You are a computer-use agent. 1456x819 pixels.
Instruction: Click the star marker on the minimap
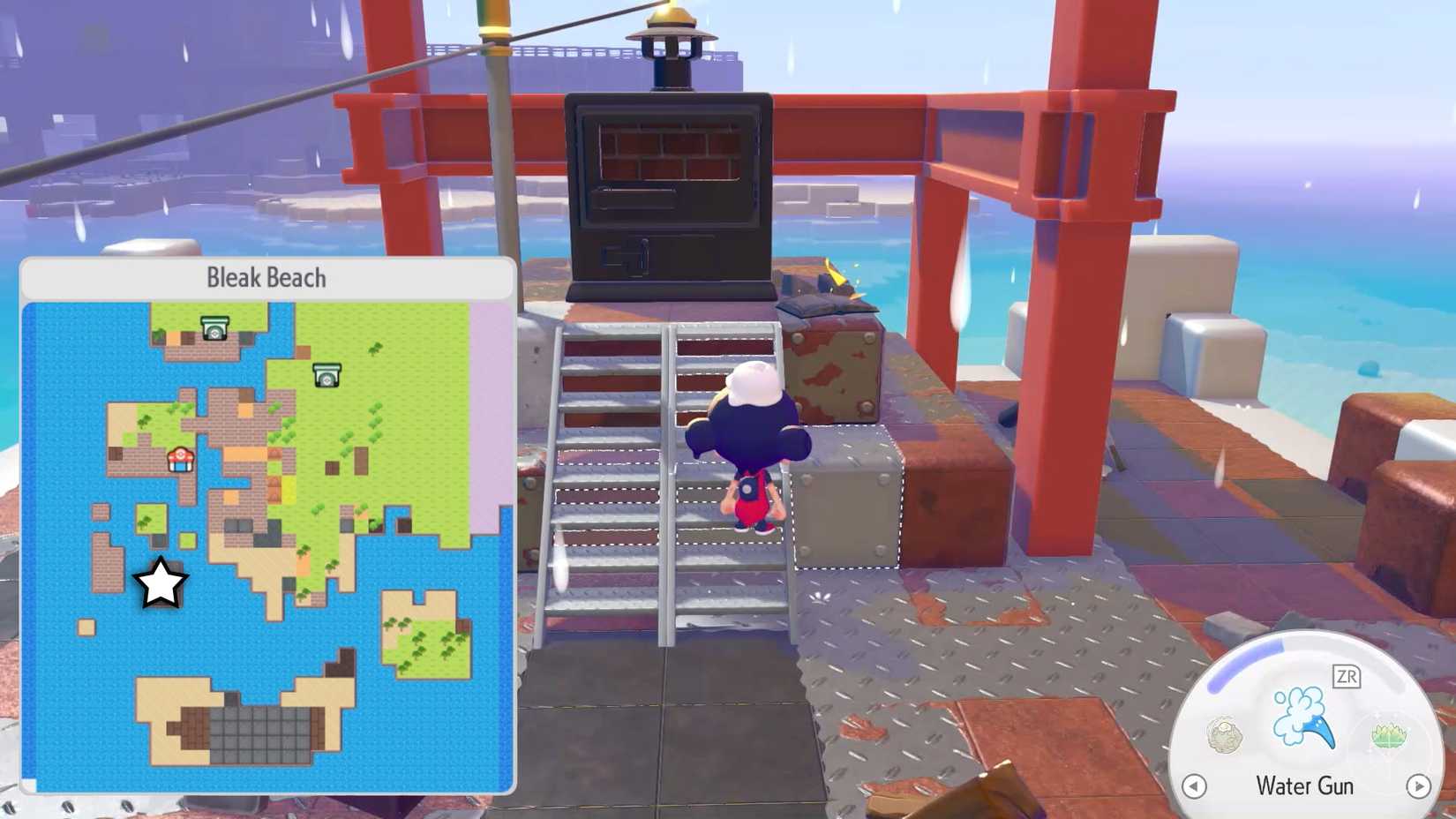coord(160,582)
